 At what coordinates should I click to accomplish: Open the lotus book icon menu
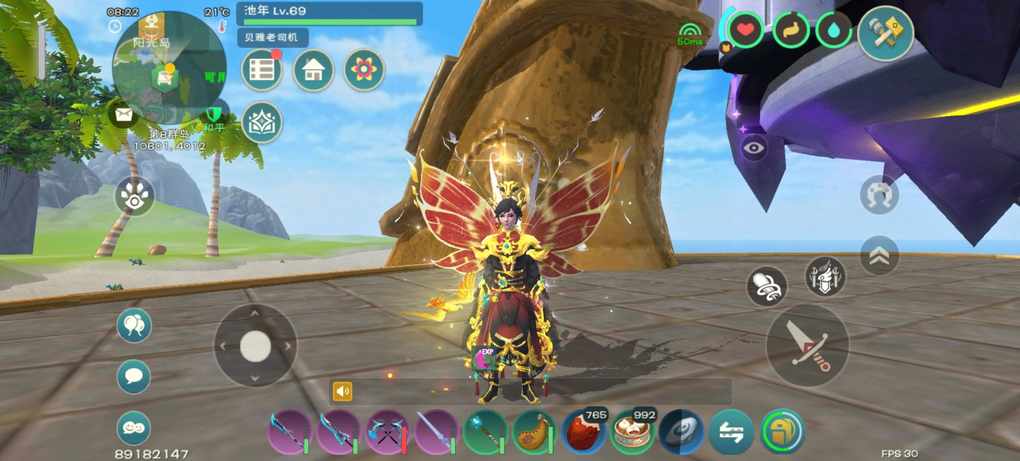tap(262, 122)
